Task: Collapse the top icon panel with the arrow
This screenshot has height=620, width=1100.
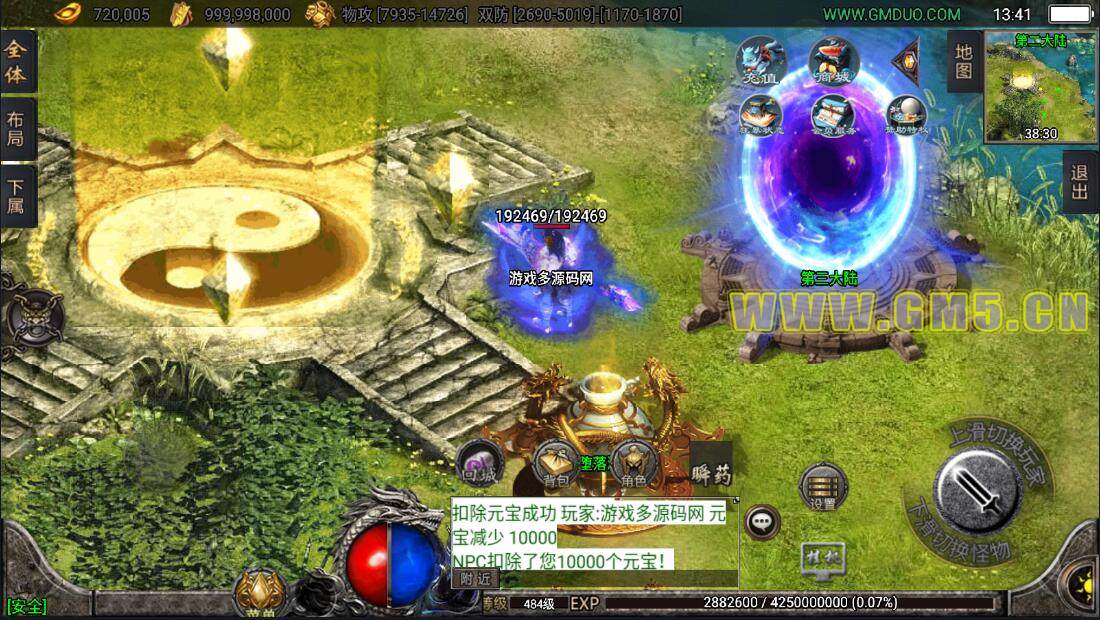Action: pyautogui.click(x=906, y=60)
